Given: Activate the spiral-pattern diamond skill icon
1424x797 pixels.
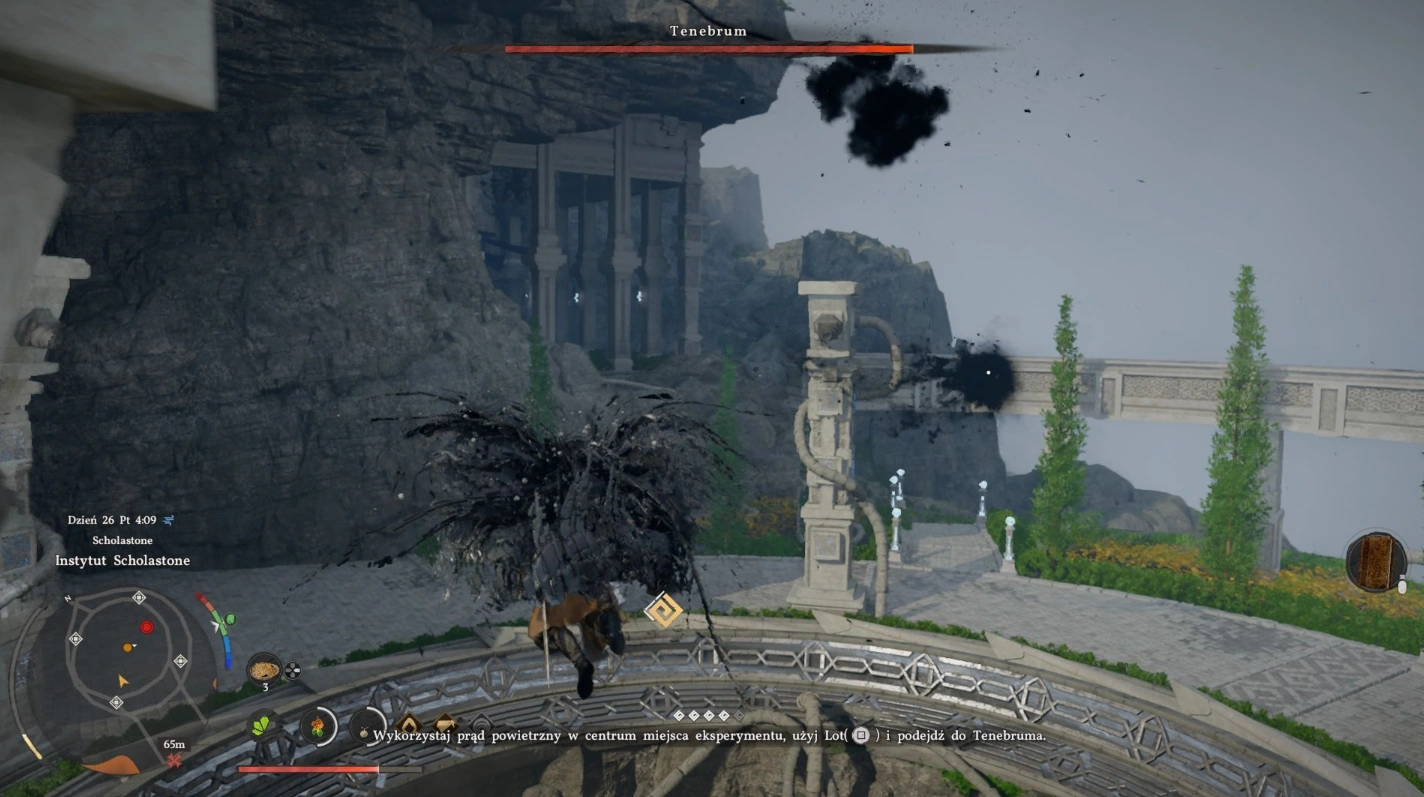Looking at the screenshot, I should coord(663,609).
